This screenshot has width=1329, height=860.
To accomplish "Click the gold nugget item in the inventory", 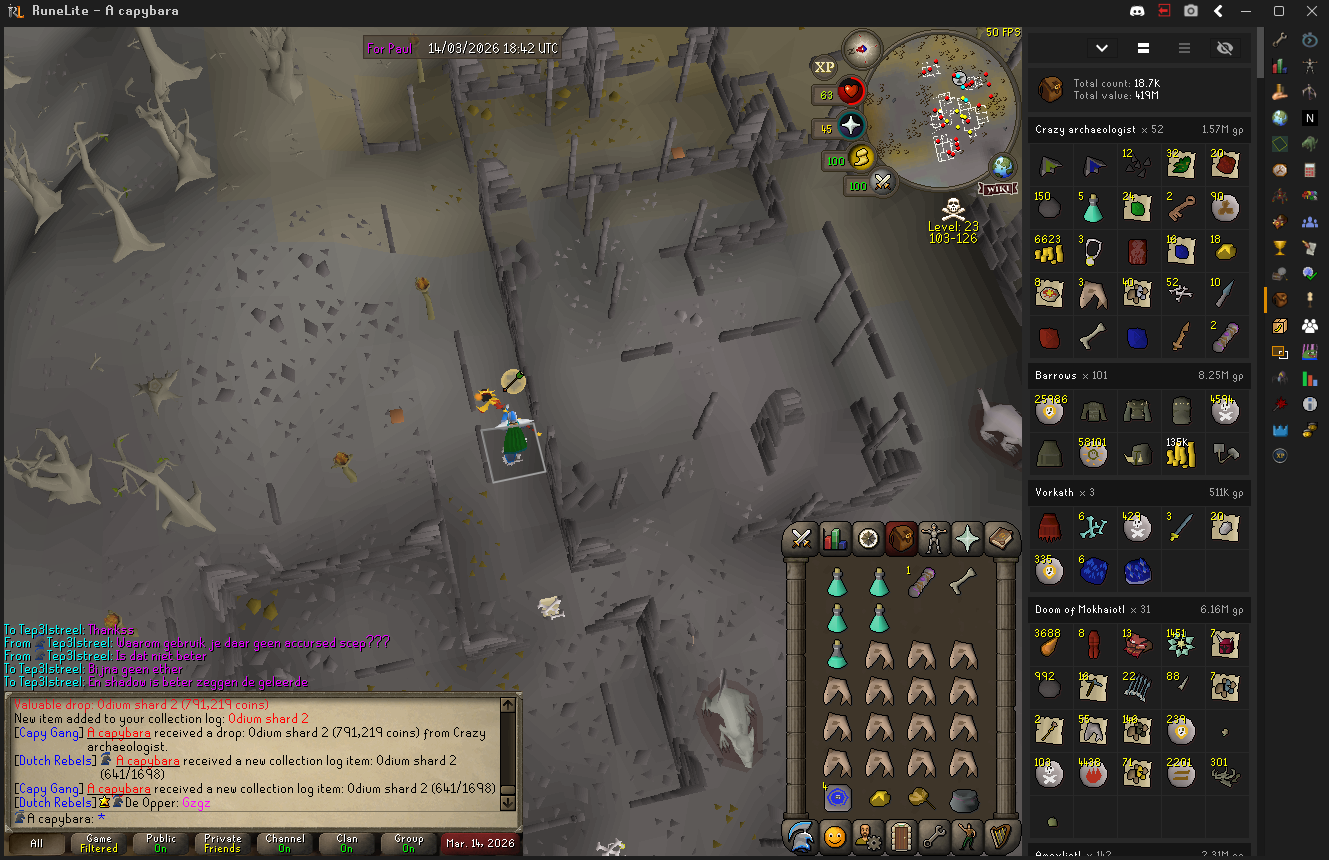I will [x=879, y=798].
